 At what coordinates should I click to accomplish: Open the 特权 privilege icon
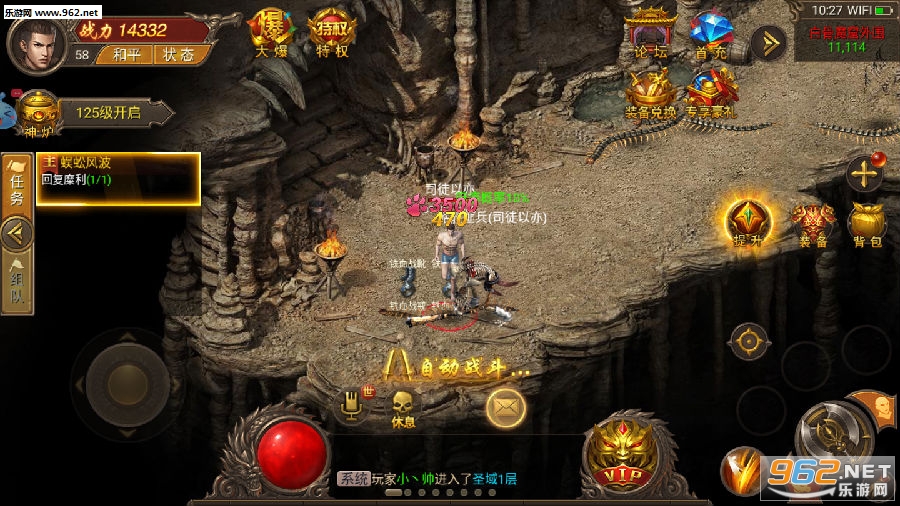click(x=332, y=32)
